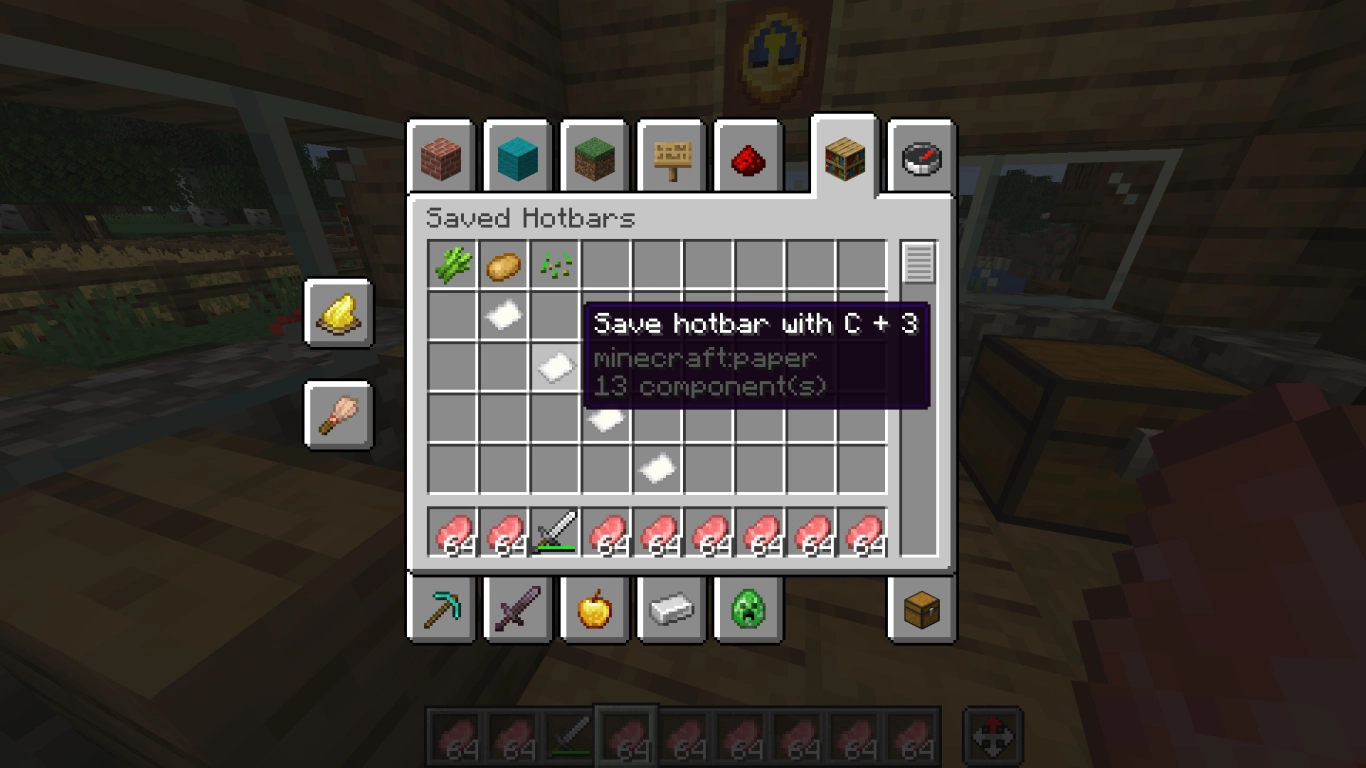Image resolution: width=1366 pixels, height=768 pixels.
Task: Select the pickaxe Tools tab icon
Action: coord(442,608)
